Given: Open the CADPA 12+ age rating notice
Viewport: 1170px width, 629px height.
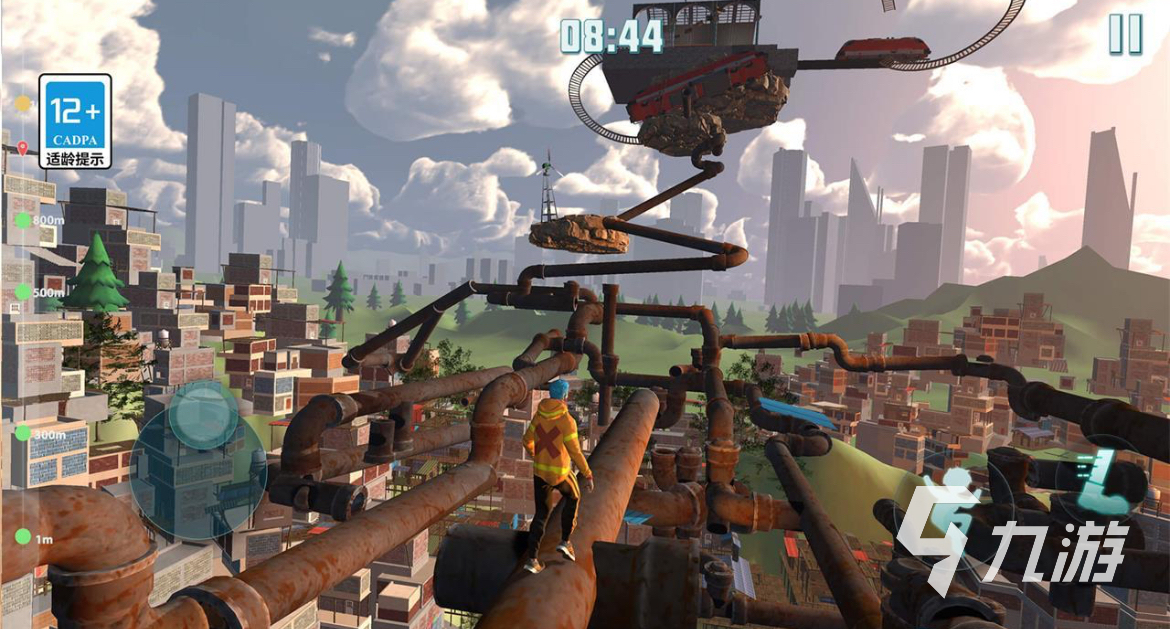Looking at the screenshot, I should click(x=75, y=121).
